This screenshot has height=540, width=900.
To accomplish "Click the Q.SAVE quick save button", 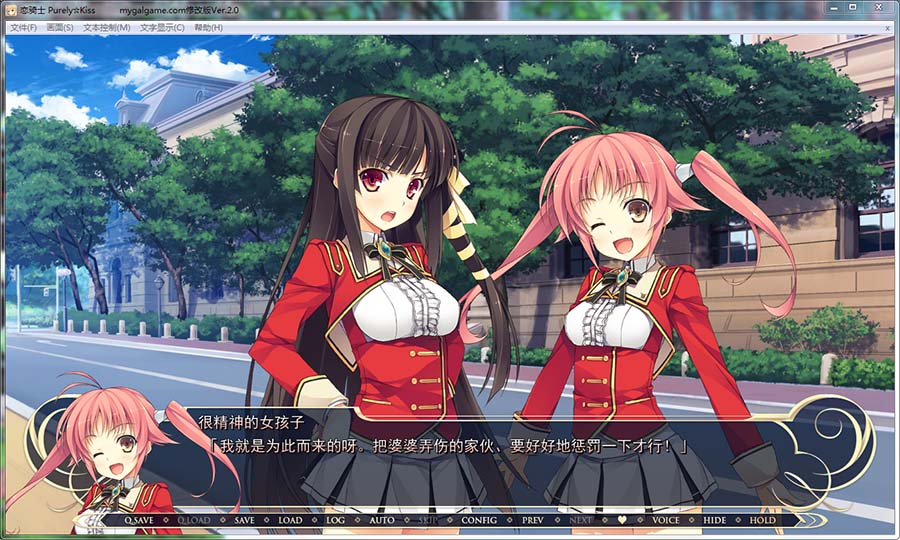I will pos(139,520).
